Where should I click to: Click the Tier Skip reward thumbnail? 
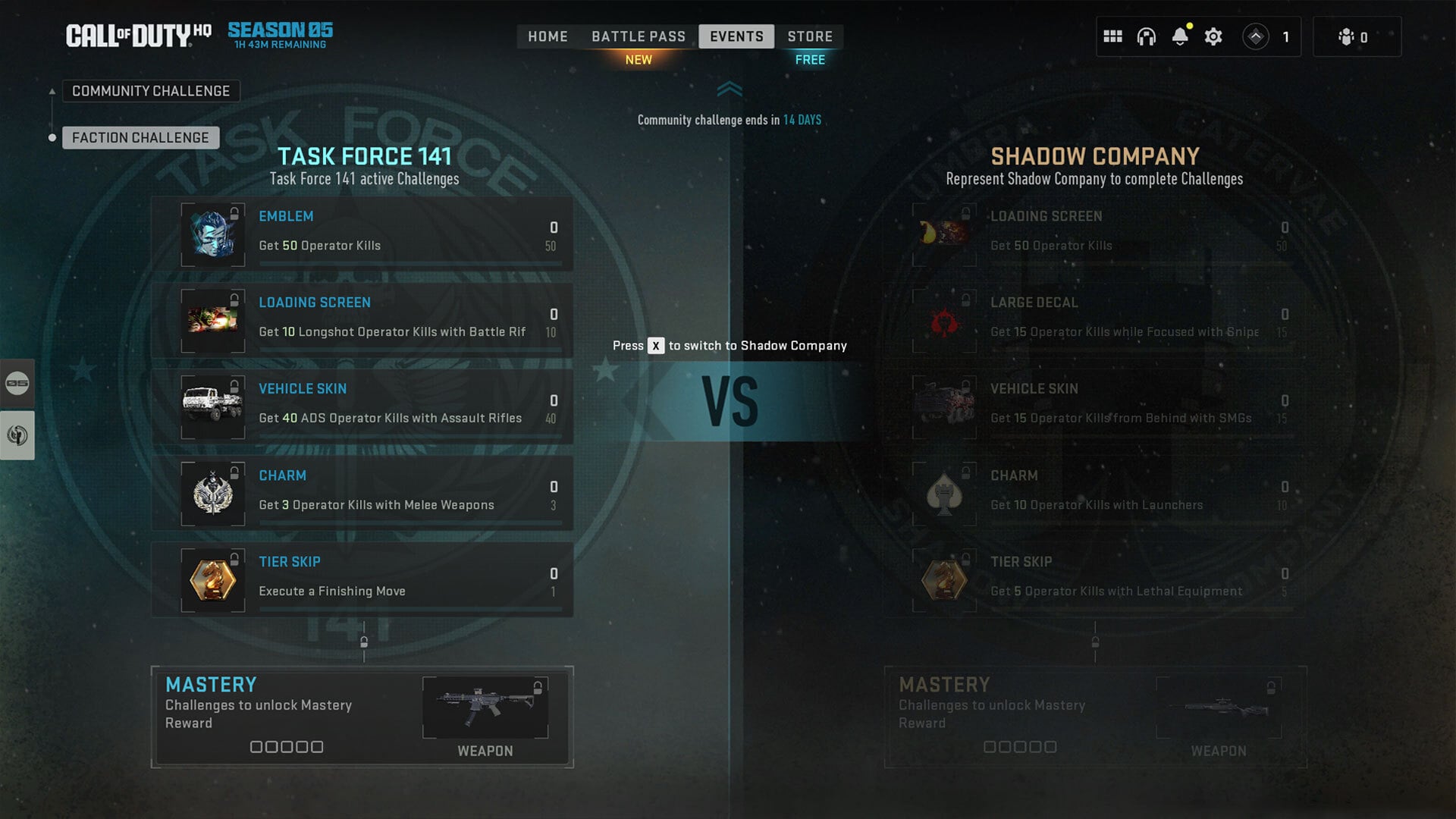pos(213,579)
